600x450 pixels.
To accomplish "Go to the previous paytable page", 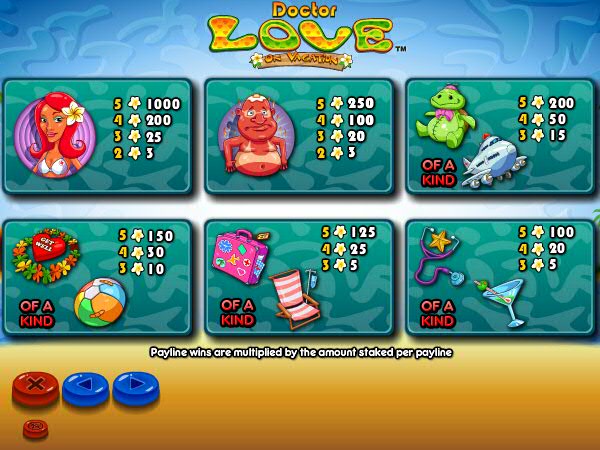I will click(85, 384).
